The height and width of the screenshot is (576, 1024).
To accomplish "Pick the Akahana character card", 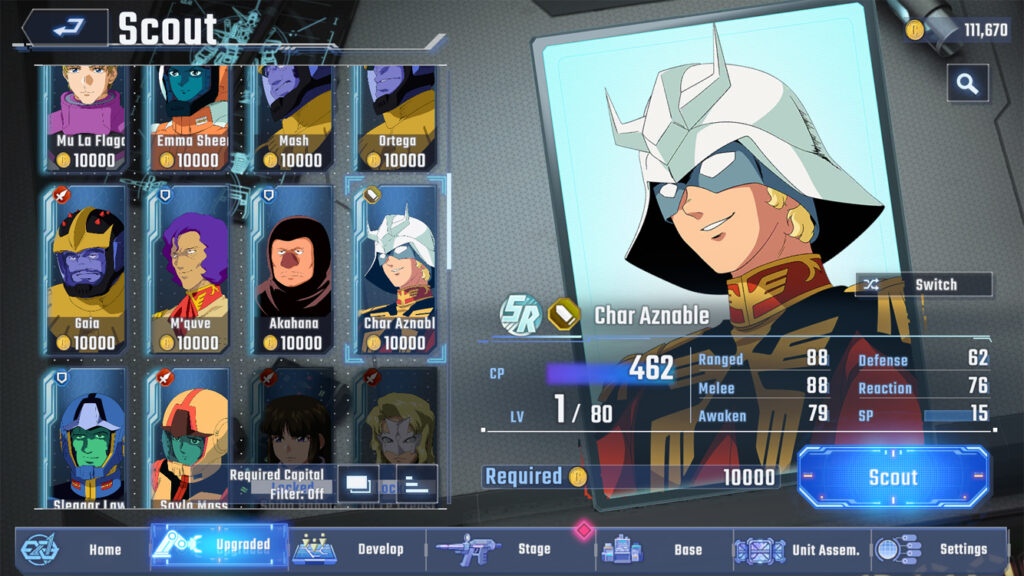I will [x=294, y=268].
